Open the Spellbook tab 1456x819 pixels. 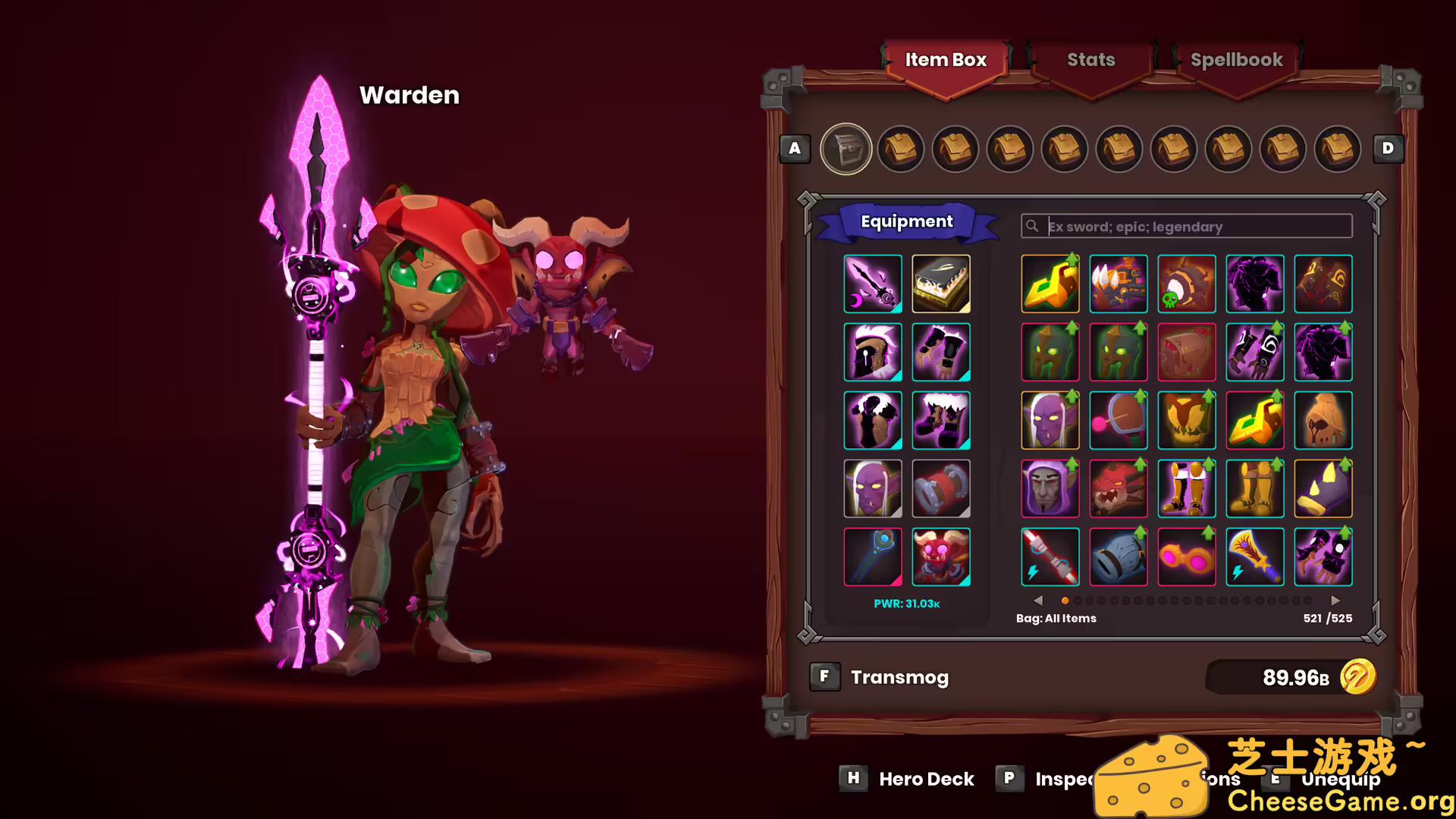coord(1237,60)
